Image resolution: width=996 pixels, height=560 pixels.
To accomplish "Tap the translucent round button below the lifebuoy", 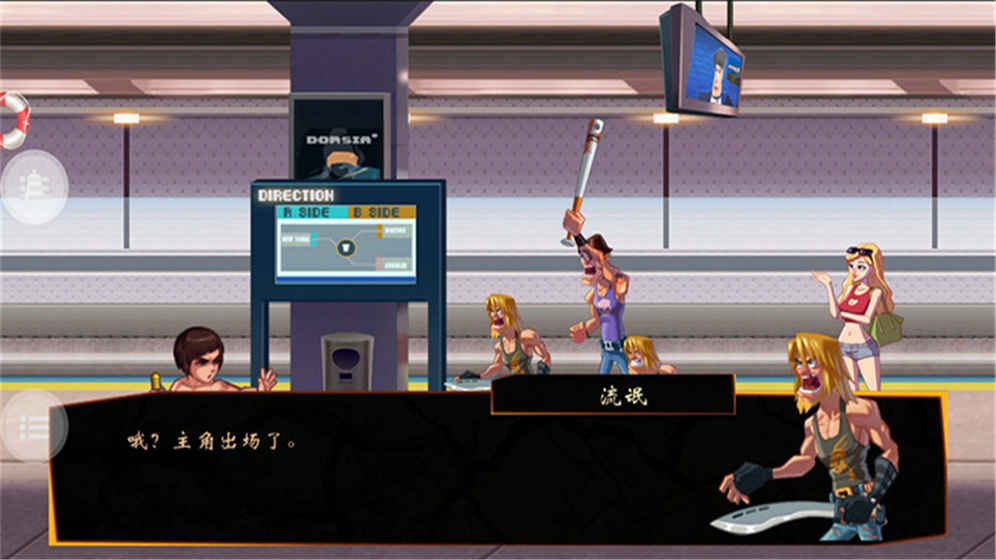I will [x=34, y=187].
